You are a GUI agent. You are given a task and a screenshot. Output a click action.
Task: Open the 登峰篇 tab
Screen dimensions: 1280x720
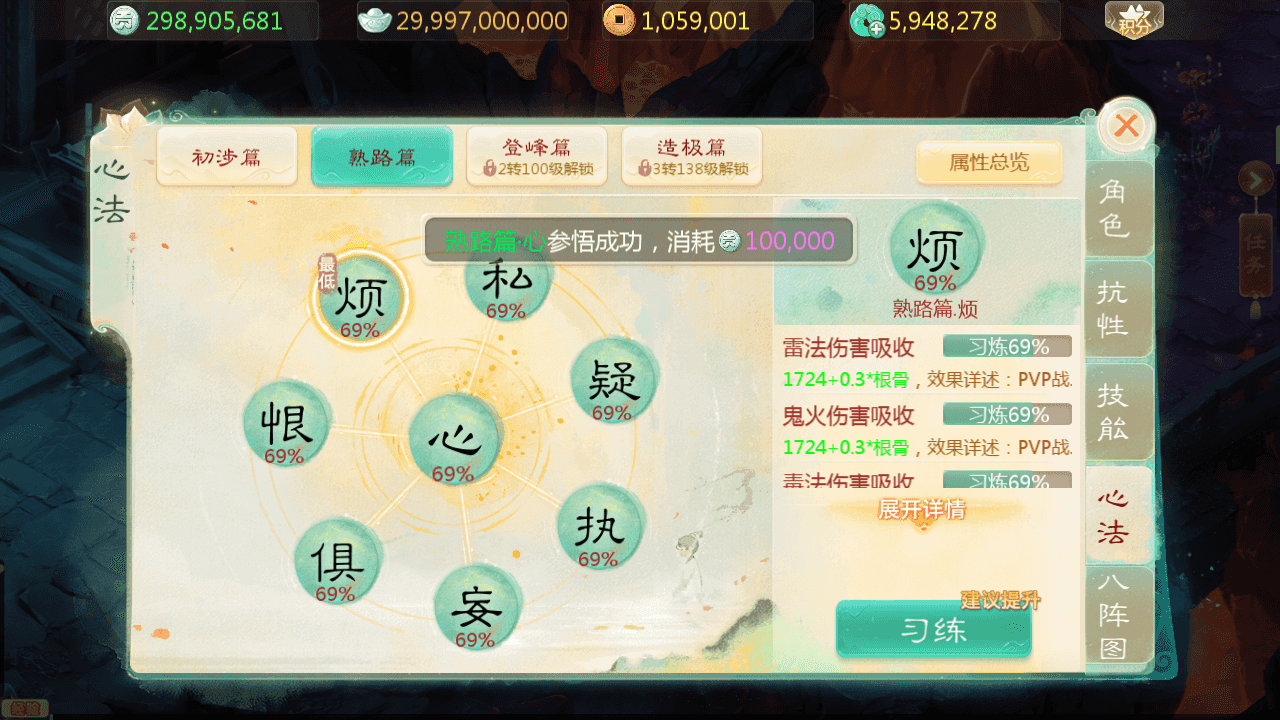[x=536, y=156]
